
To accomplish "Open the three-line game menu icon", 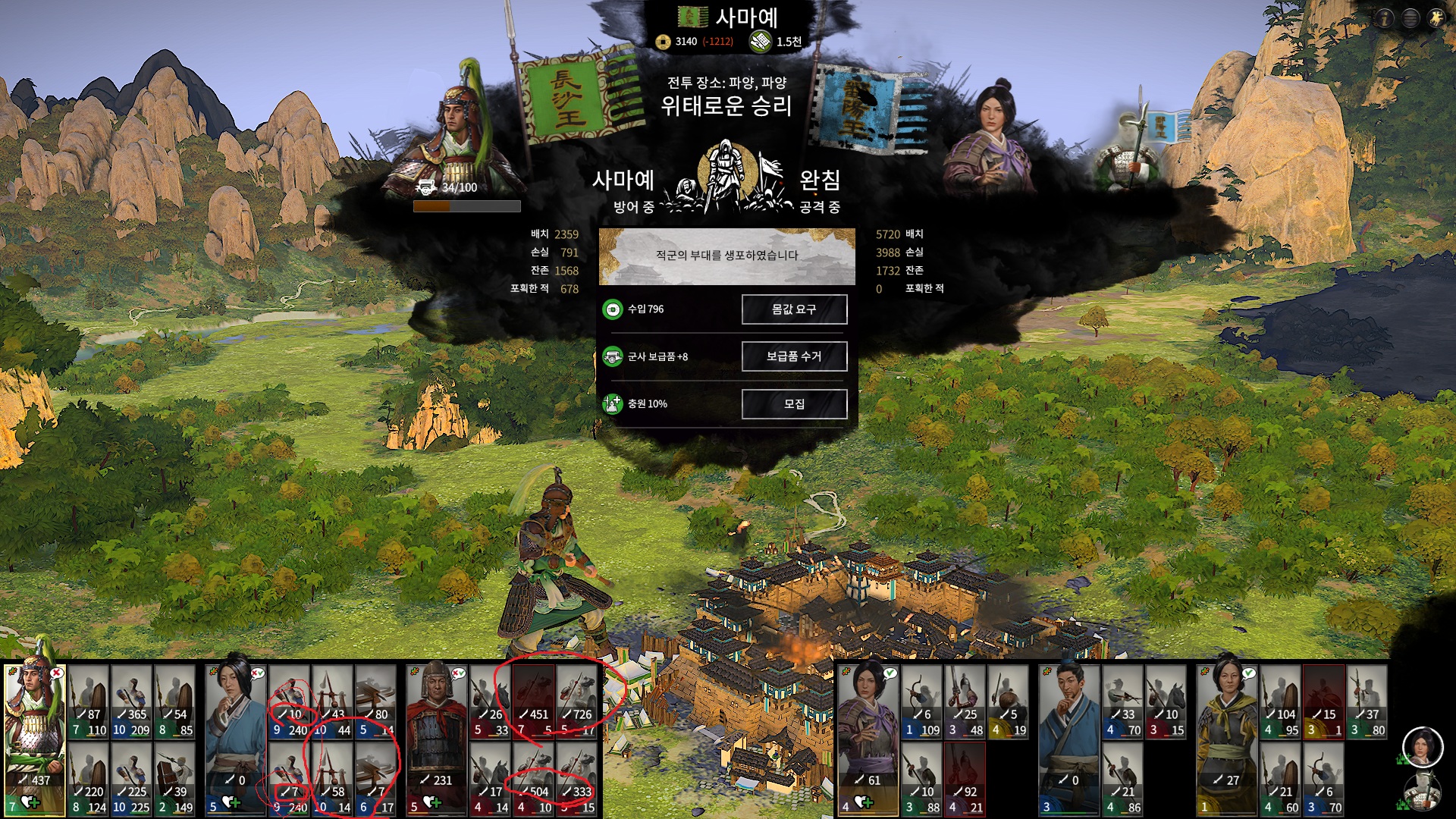I will (x=1410, y=18).
